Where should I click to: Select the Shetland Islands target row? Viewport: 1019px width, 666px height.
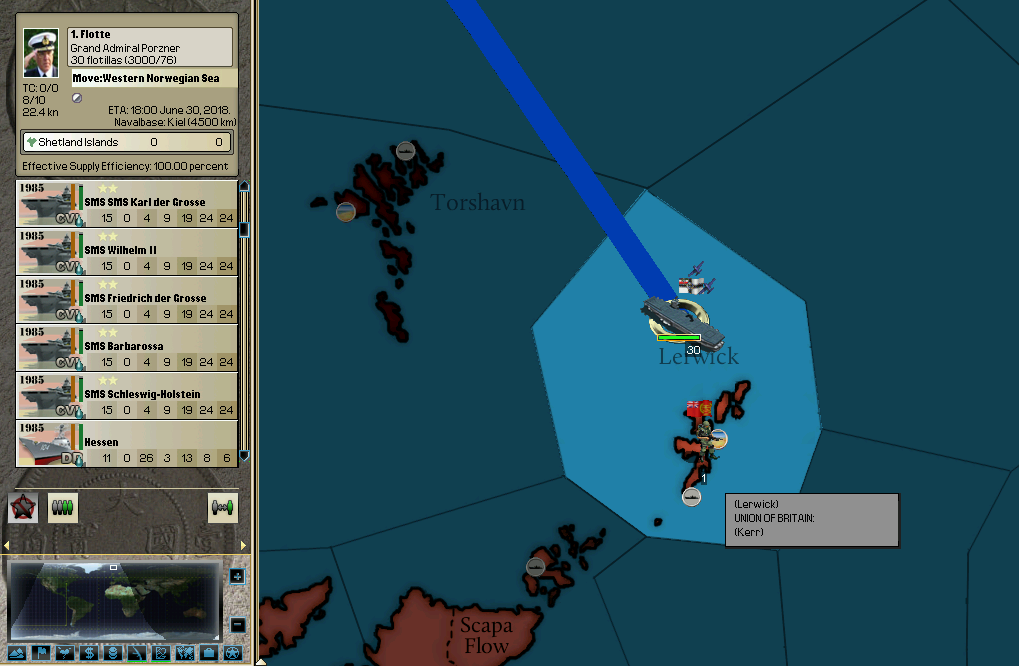tap(127, 142)
